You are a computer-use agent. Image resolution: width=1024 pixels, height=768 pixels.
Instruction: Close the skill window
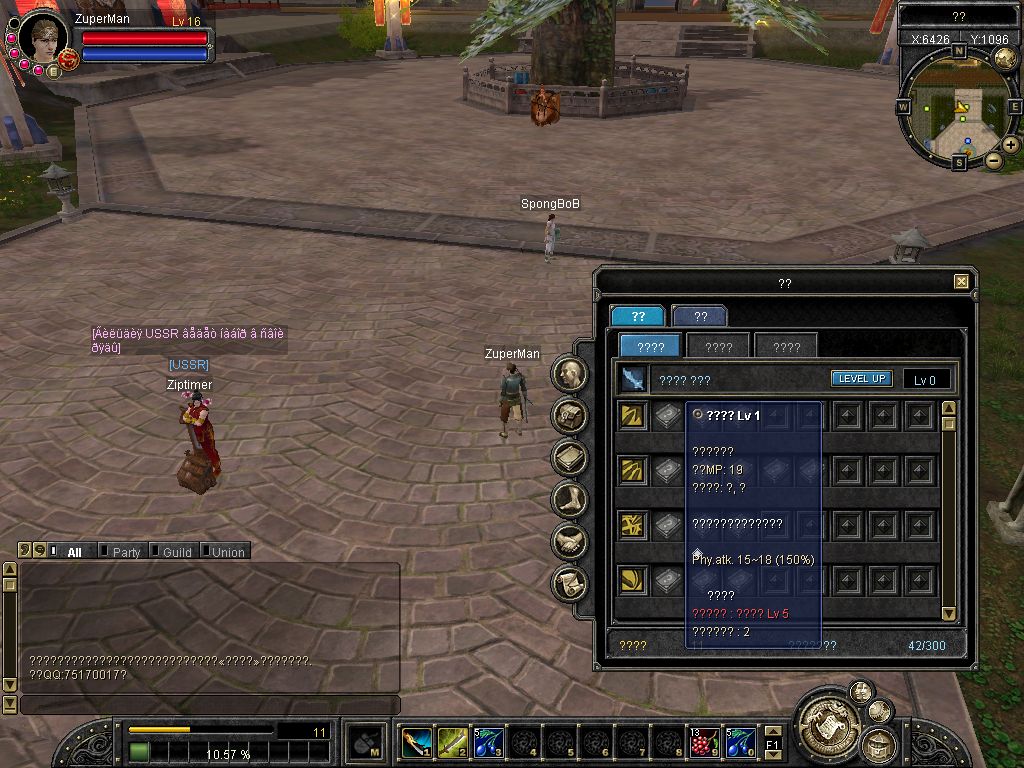click(961, 282)
